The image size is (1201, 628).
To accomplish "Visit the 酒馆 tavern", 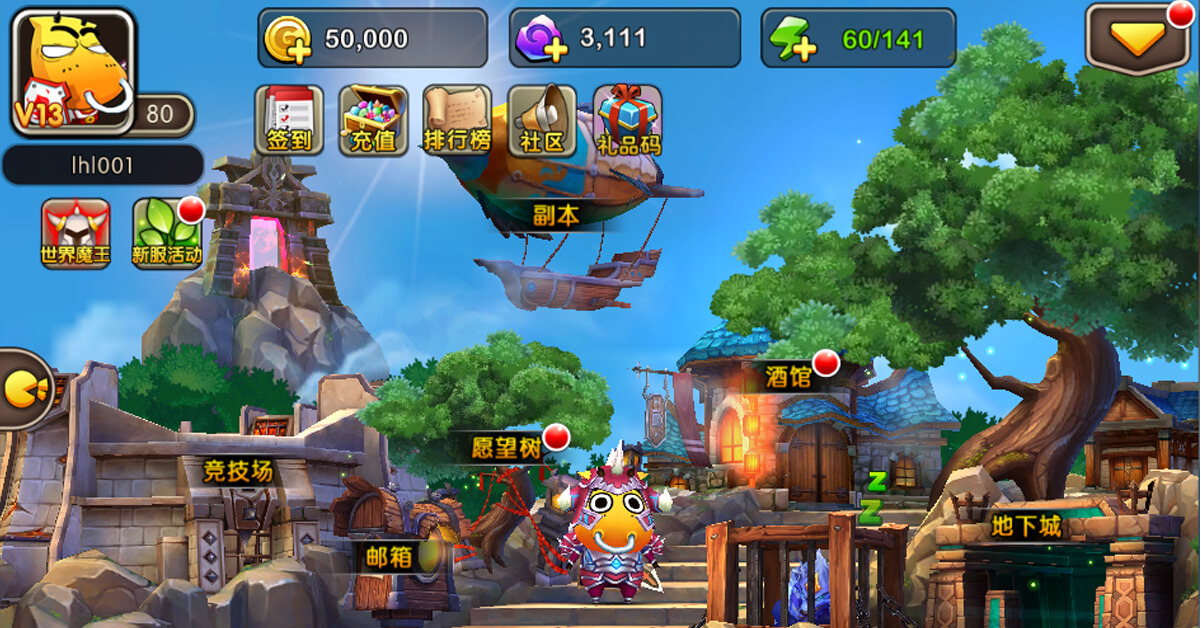I will (x=788, y=375).
